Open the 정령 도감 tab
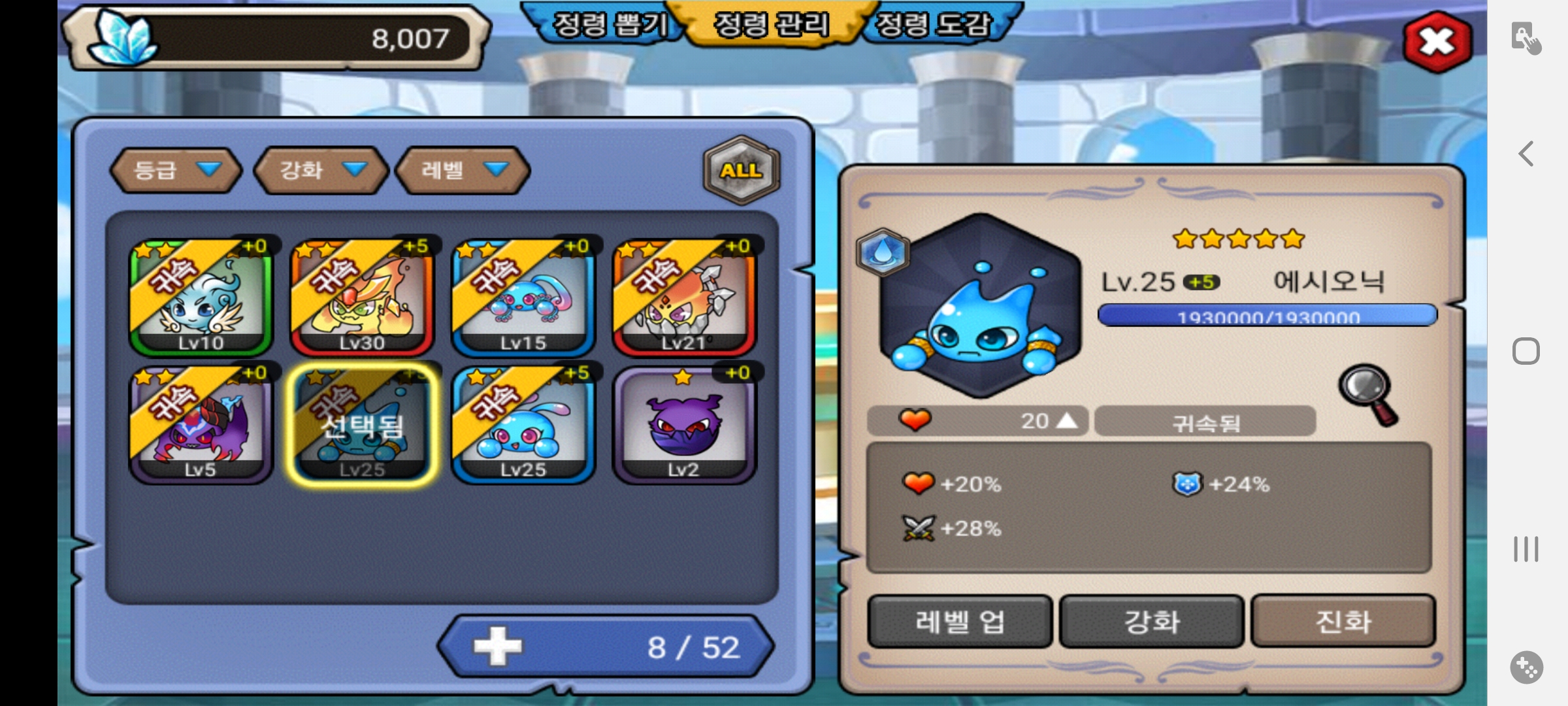This screenshot has height=706, width=1568. coord(933,25)
